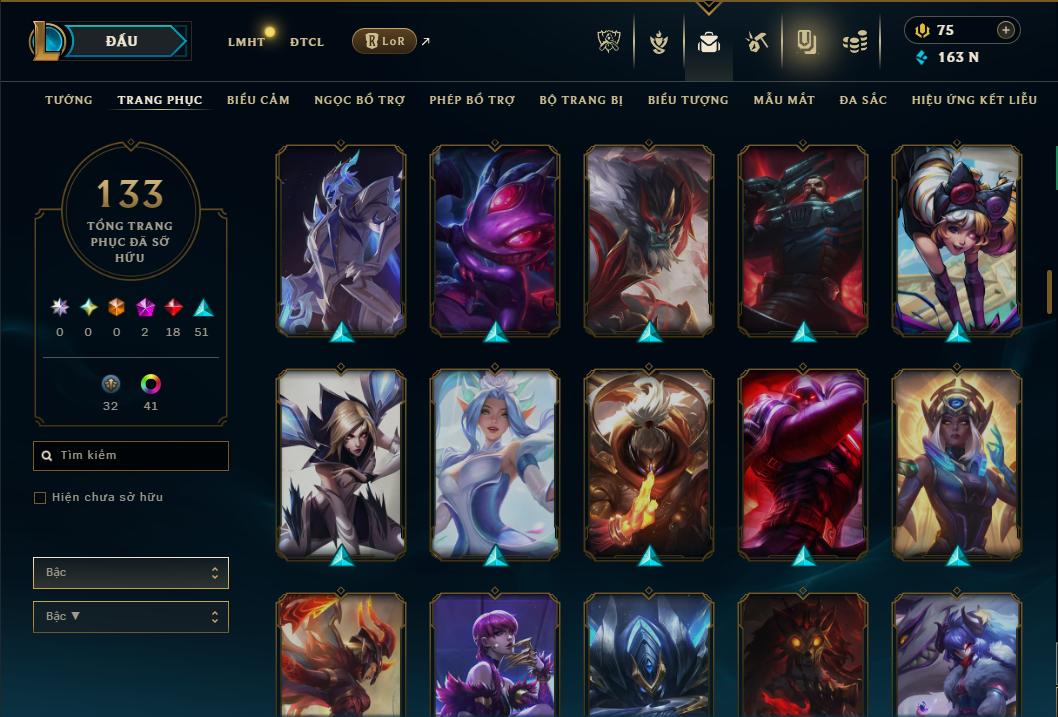The height and width of the screenshot is (717, 1058).
Task: Select the purple one-eyed creature skin card
Action: 495,239
